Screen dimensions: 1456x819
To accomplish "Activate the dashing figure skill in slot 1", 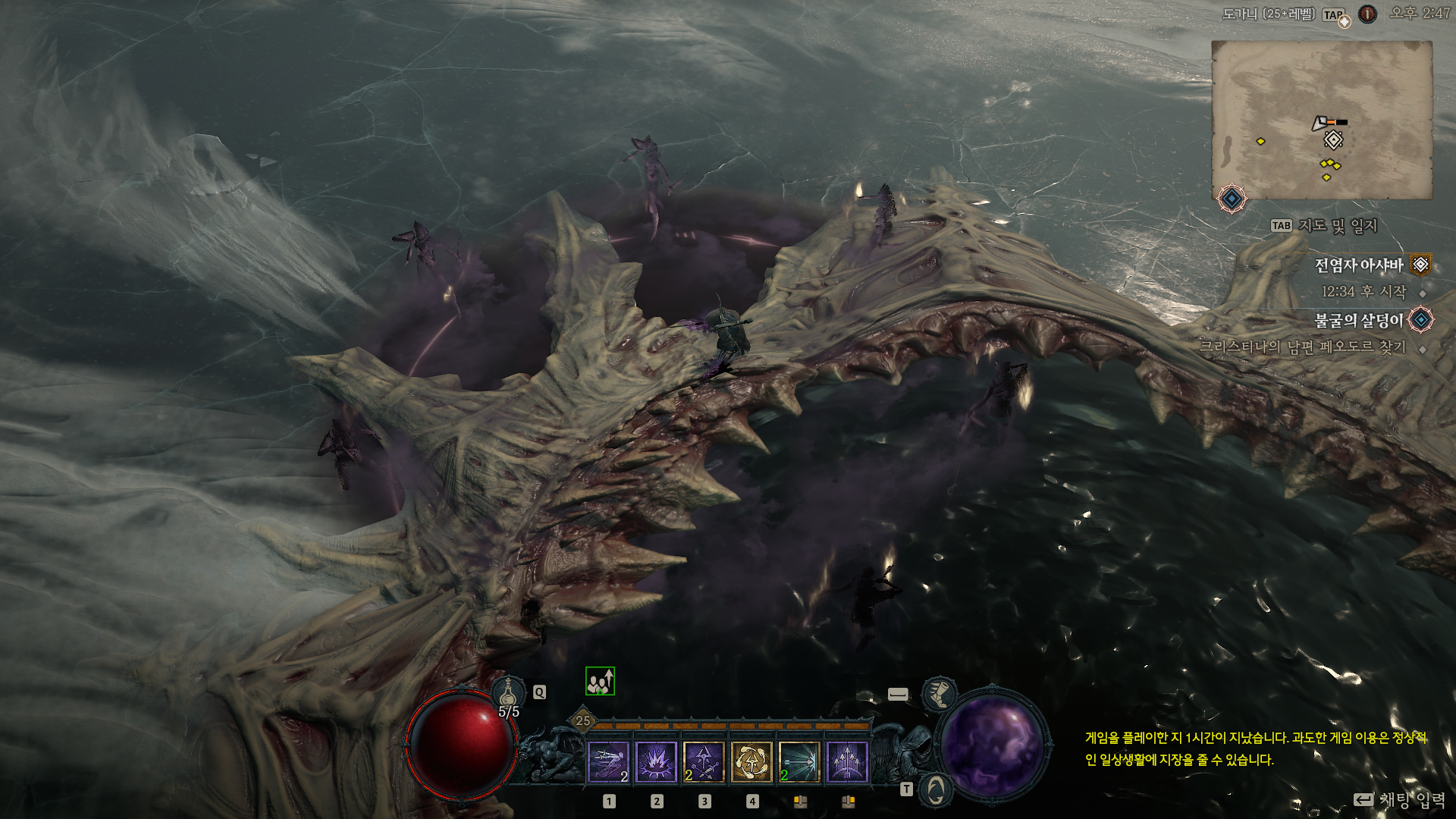I will tap(608, 761).
